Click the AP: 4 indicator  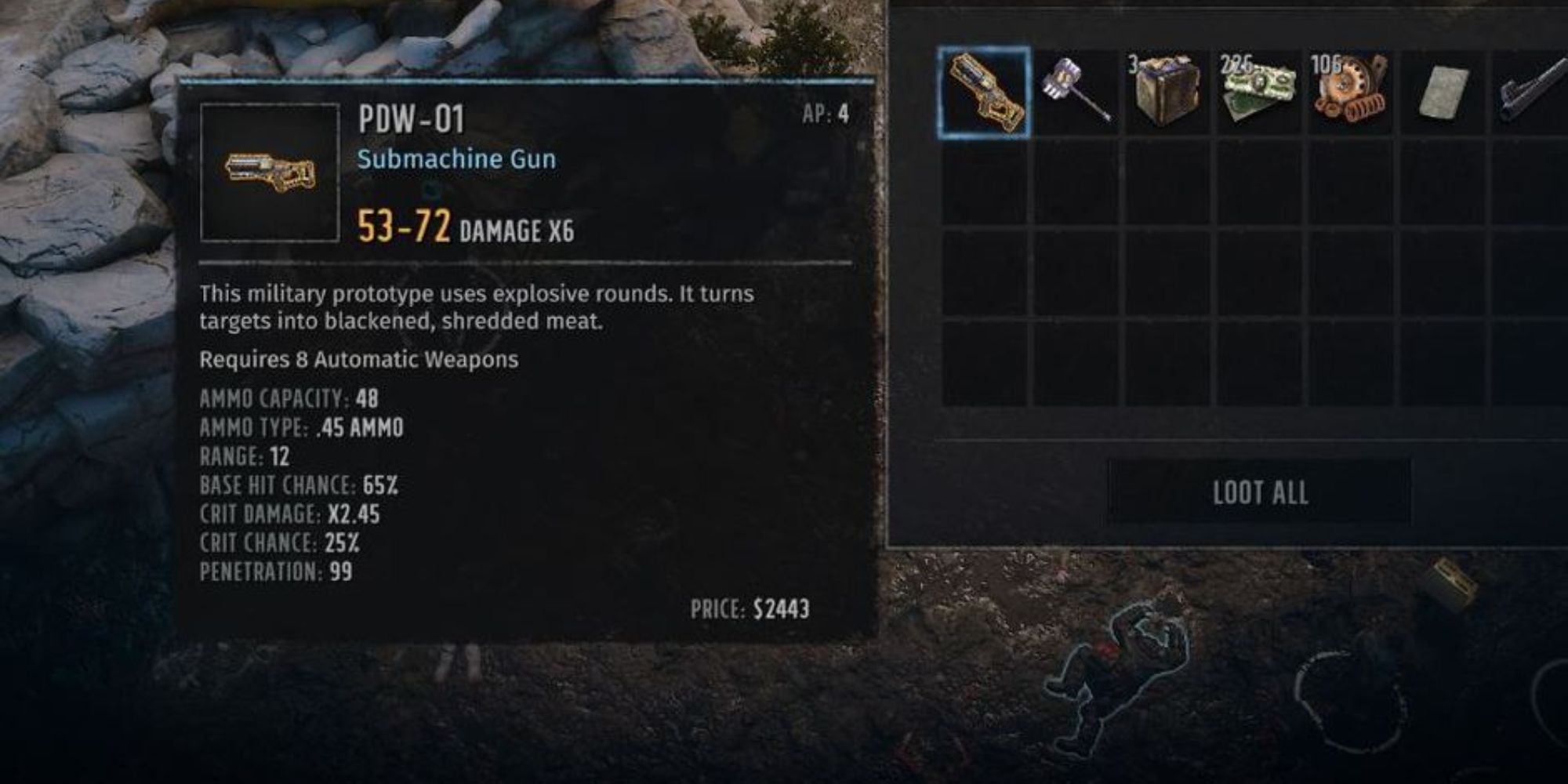[x=827, y=112]
